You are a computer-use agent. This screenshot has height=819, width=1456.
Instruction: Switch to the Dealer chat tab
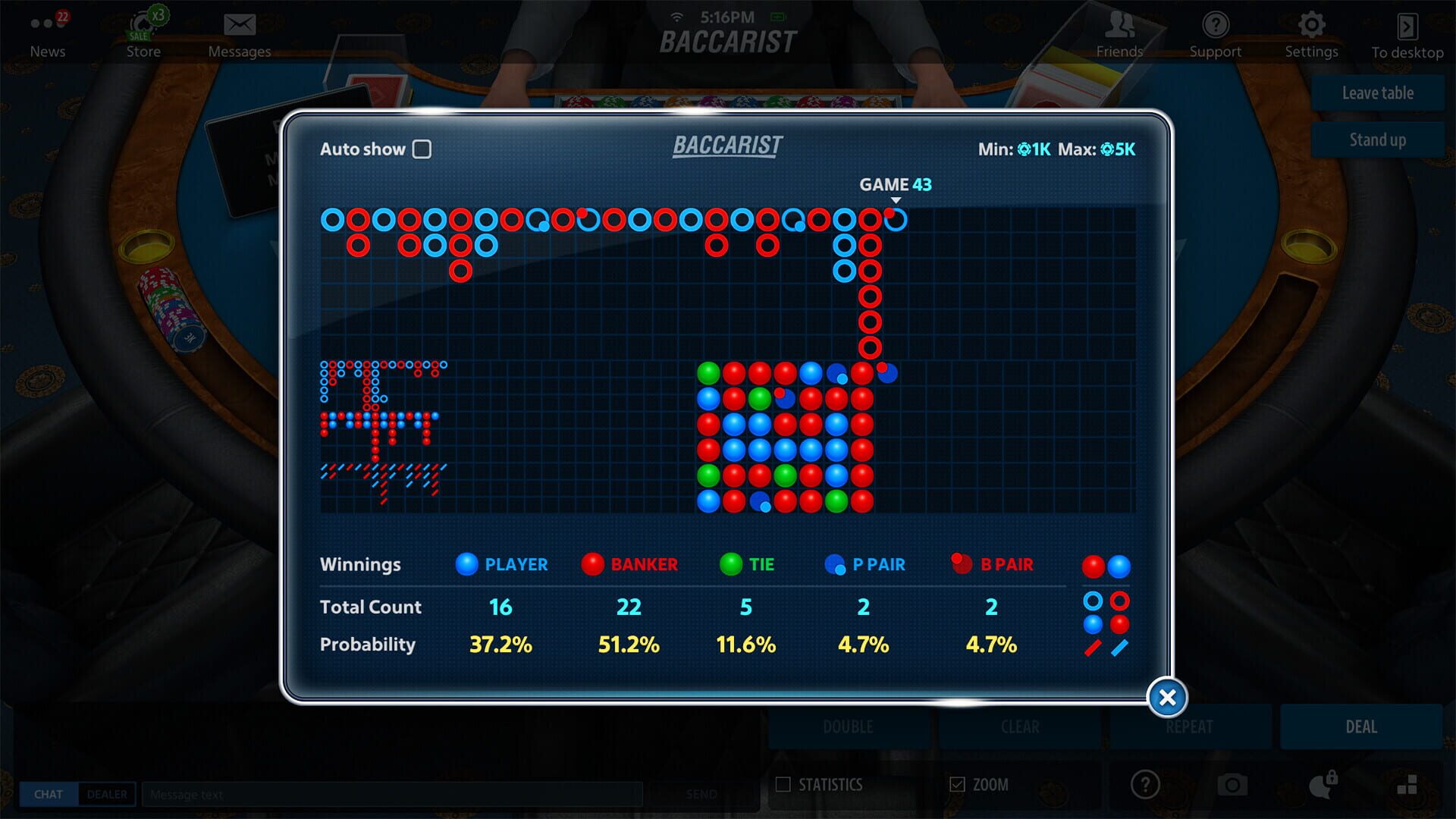(107, 794)
